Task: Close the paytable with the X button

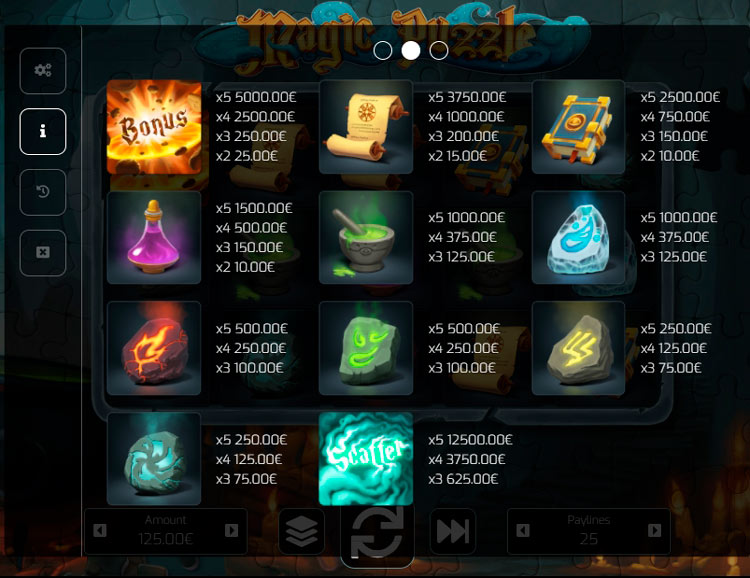Action: click(x=43, y=252)
